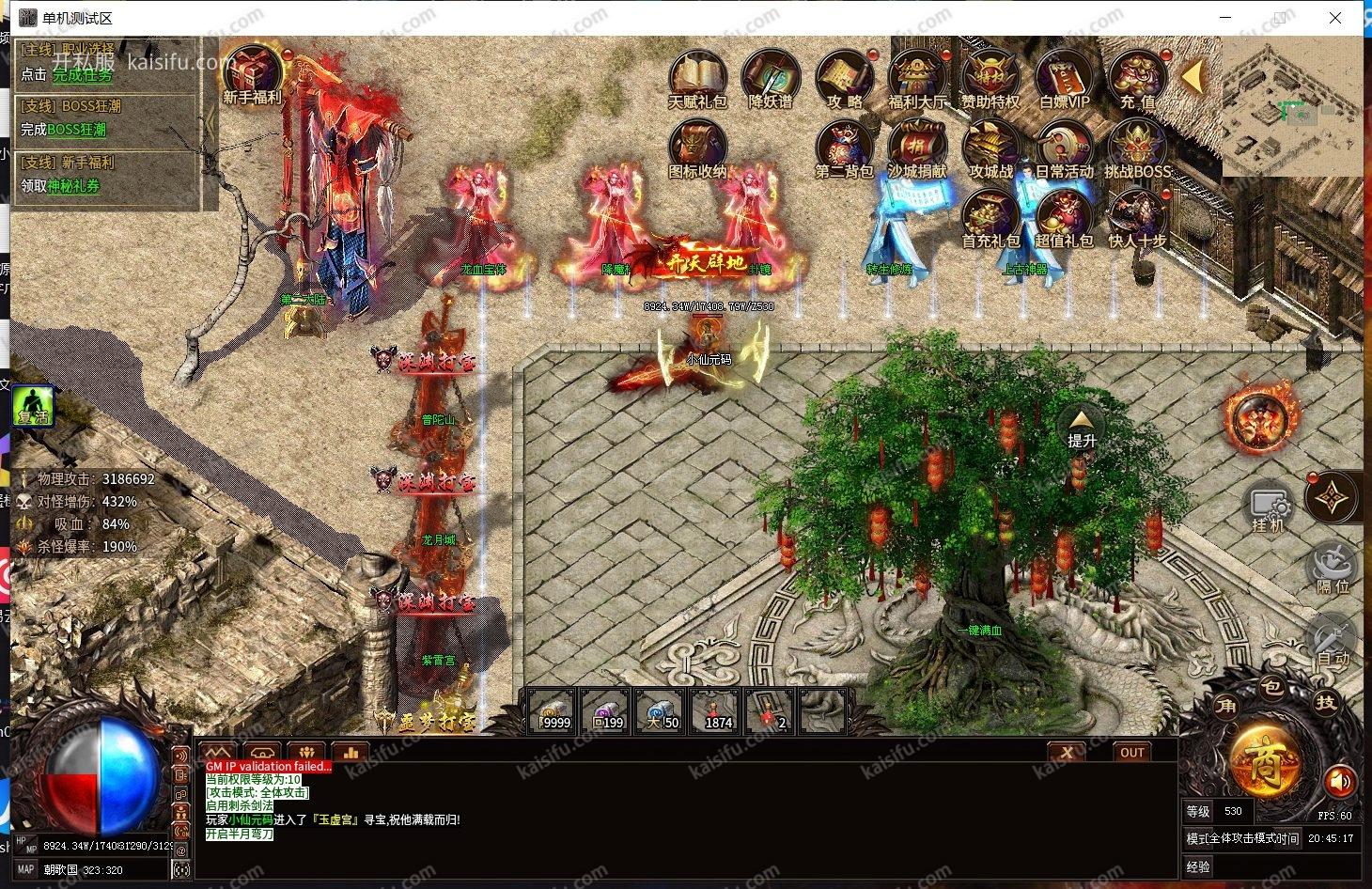Open the 首充礼包 first-recharge gift icon
Image resolution: width=1372 pixels, height=889 pixels.
pos(990,217)
